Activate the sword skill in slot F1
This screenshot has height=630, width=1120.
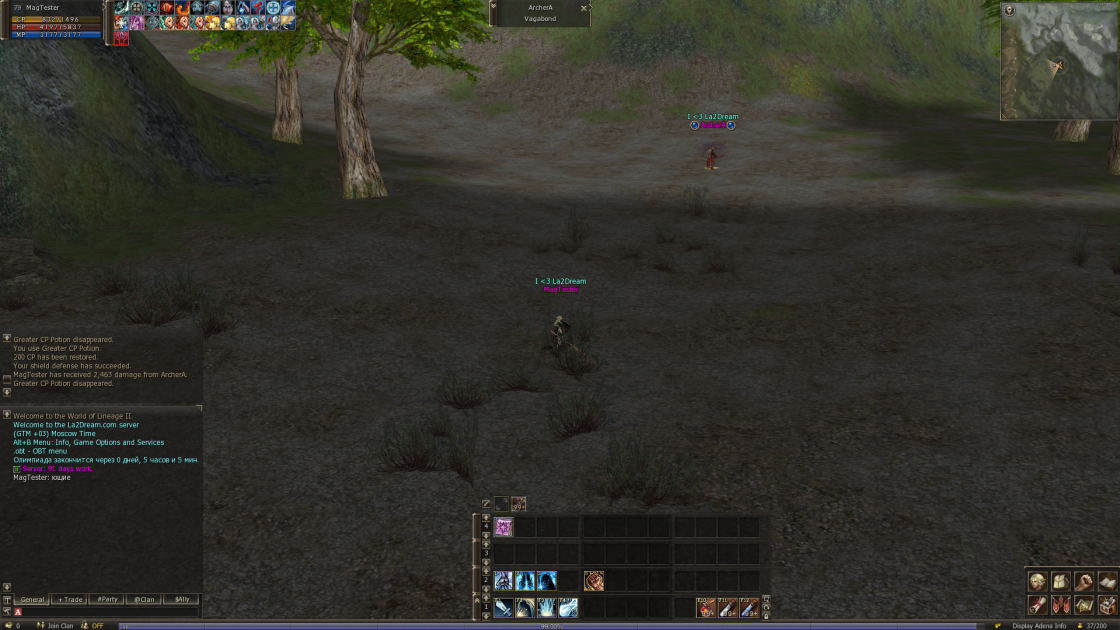pyautogui.click(x=503, y=607)
